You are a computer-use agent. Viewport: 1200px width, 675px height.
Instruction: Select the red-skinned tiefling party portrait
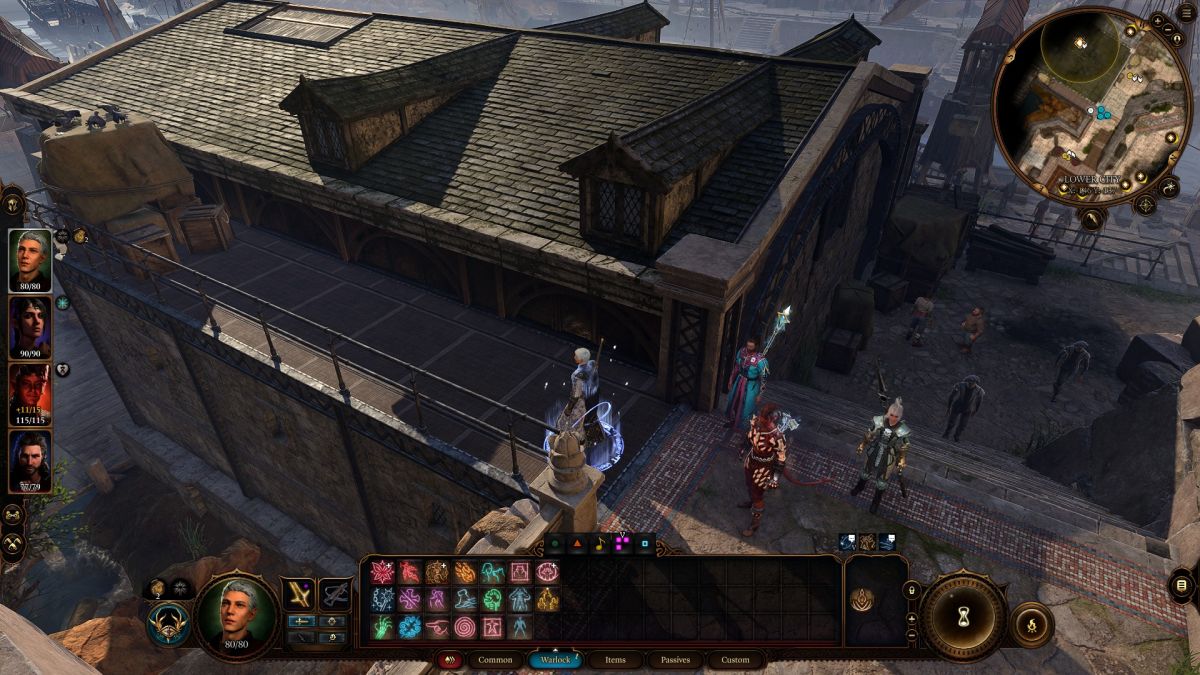click(30, 391)
